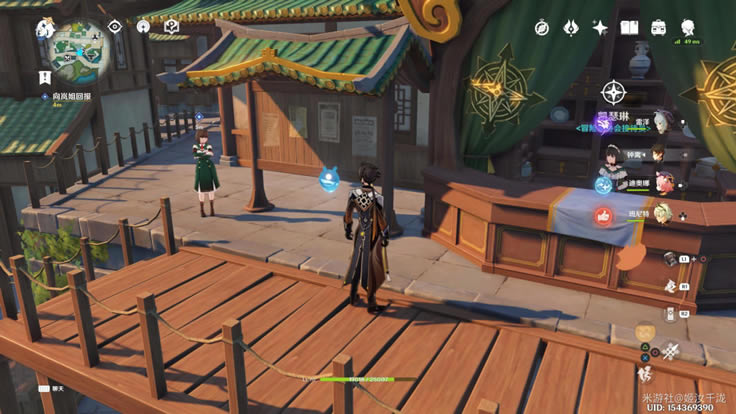Click the red thumbs-up like button

[603, 215]
